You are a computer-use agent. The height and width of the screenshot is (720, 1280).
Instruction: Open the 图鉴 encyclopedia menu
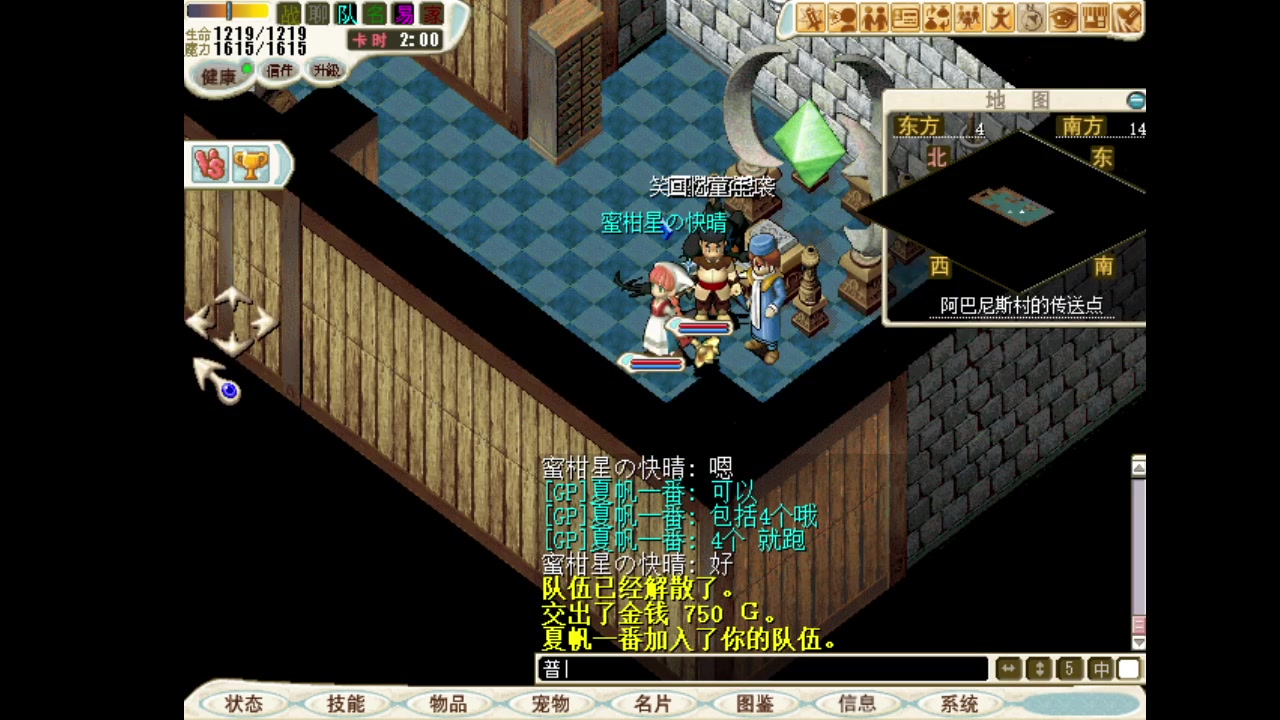pos(754,704)
